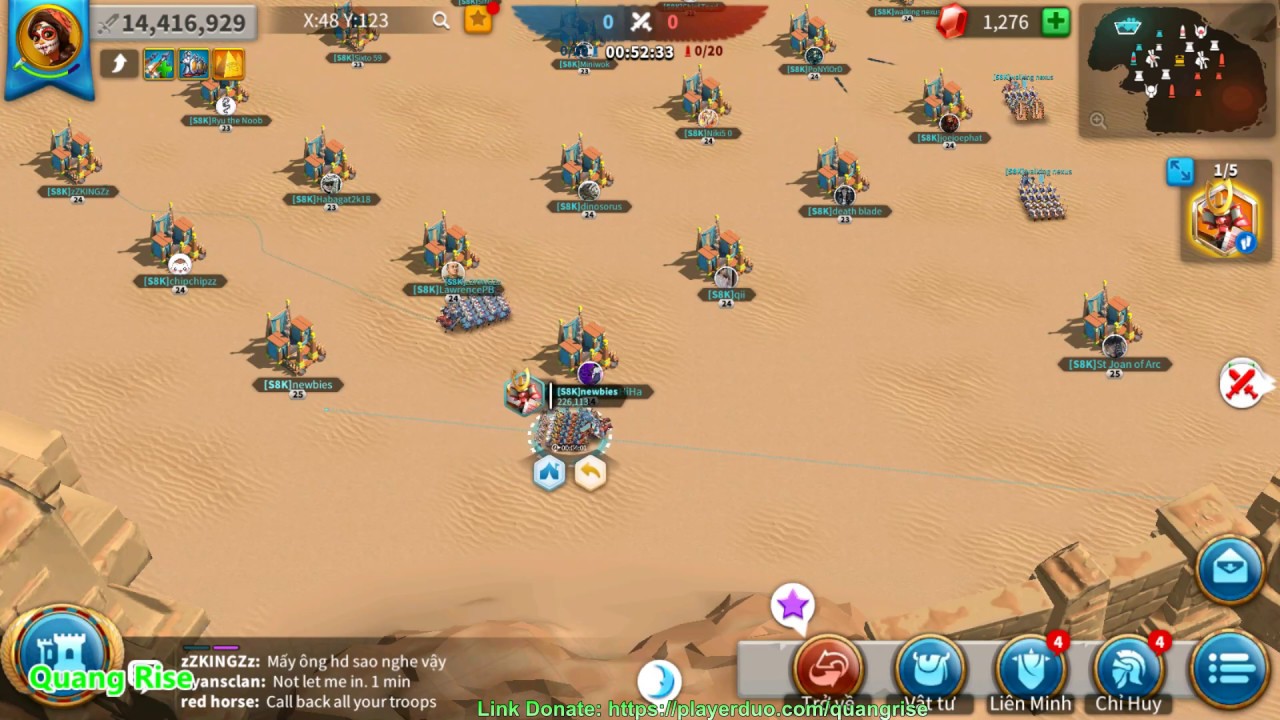Expand the active buffs arrow button
Viewport: 1280px width, 720px height.
click(118, 64)
